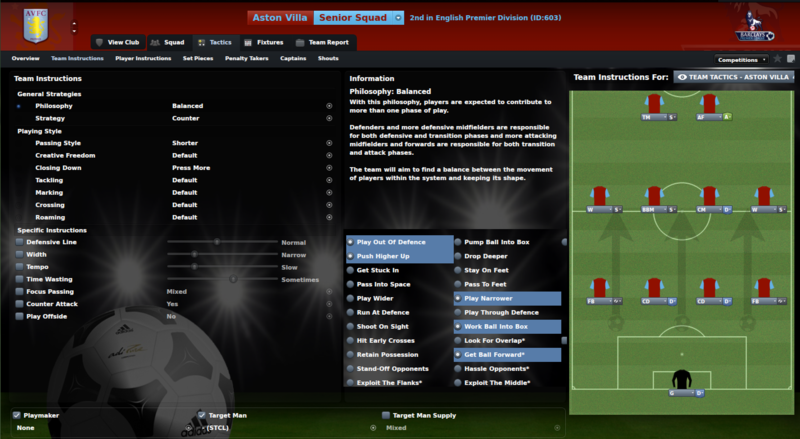Toggle the Defensive Line checkbox

point(19,242)
